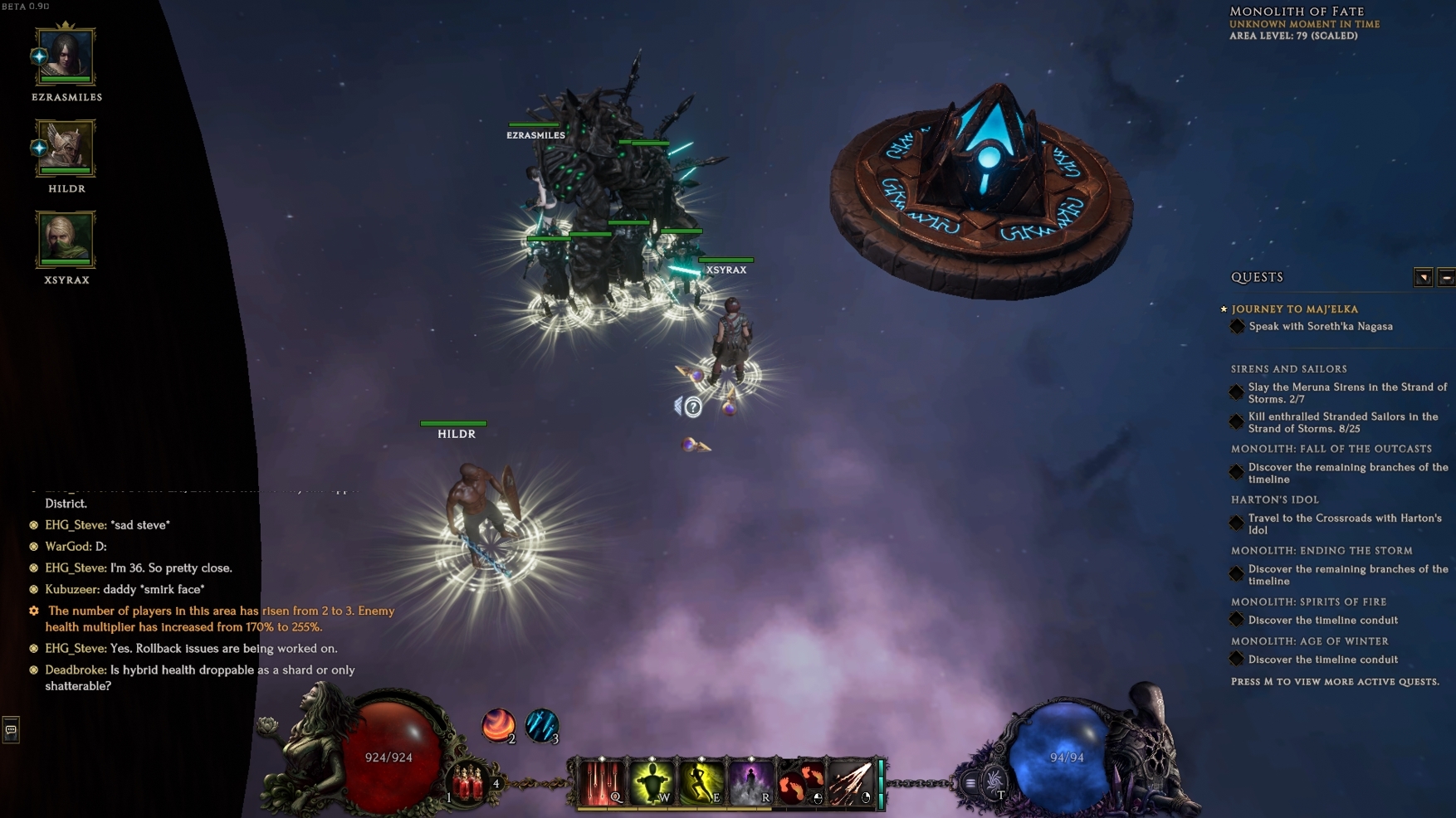Select the Ezrasmiles party portrait
Viewport: 1456px width, 818px height.
click(66, 56)
